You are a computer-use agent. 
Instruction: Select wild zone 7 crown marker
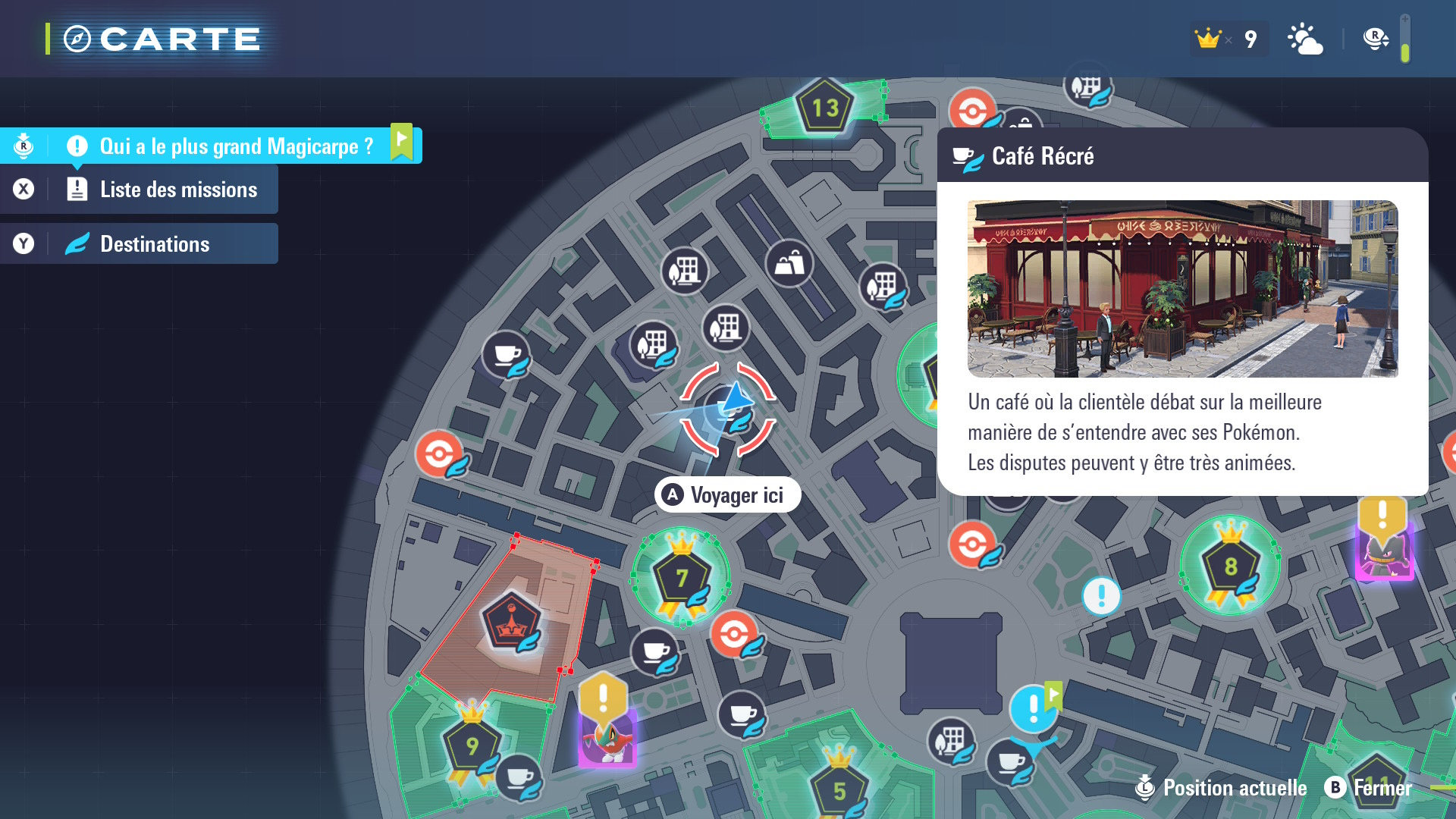(681, 577)
